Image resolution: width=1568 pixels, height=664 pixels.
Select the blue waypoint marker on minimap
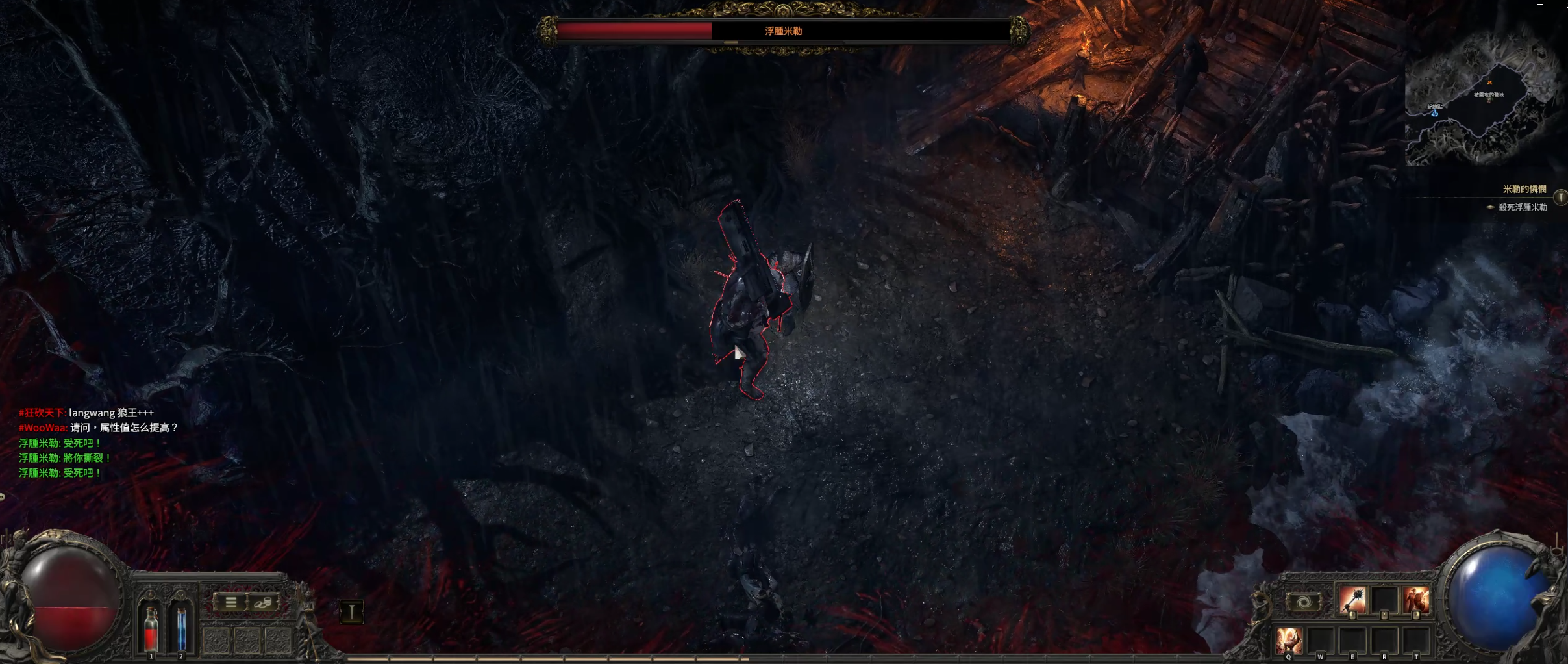1435,114
